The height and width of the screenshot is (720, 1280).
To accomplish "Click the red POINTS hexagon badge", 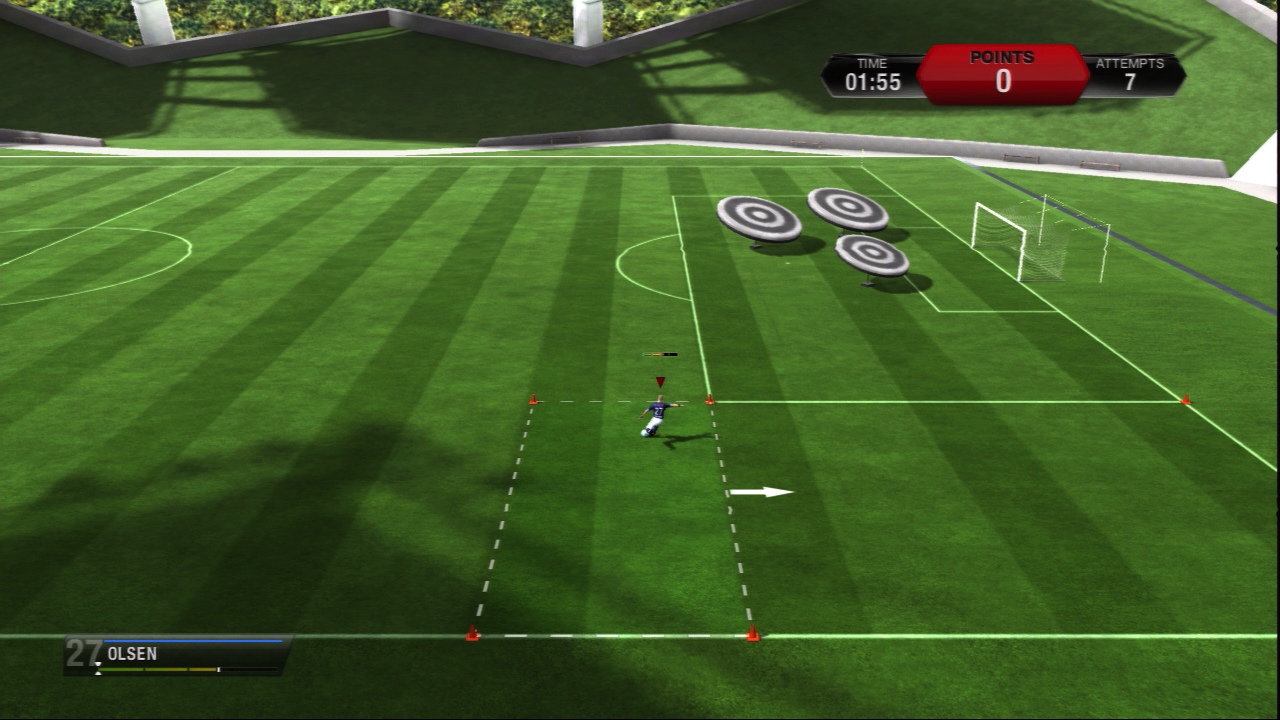I will pos(1003,73).
